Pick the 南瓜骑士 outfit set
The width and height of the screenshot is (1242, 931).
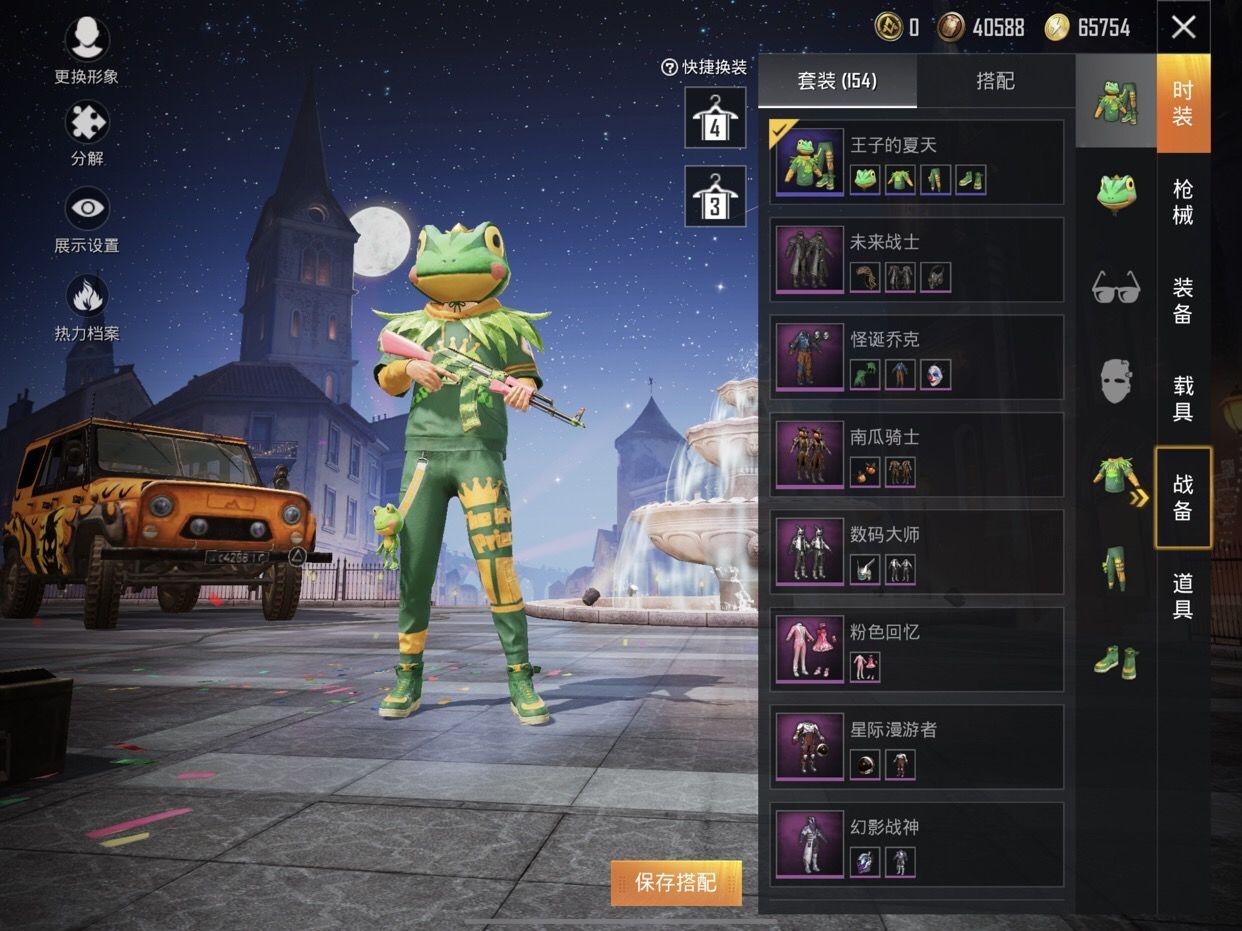coord(916,454)
